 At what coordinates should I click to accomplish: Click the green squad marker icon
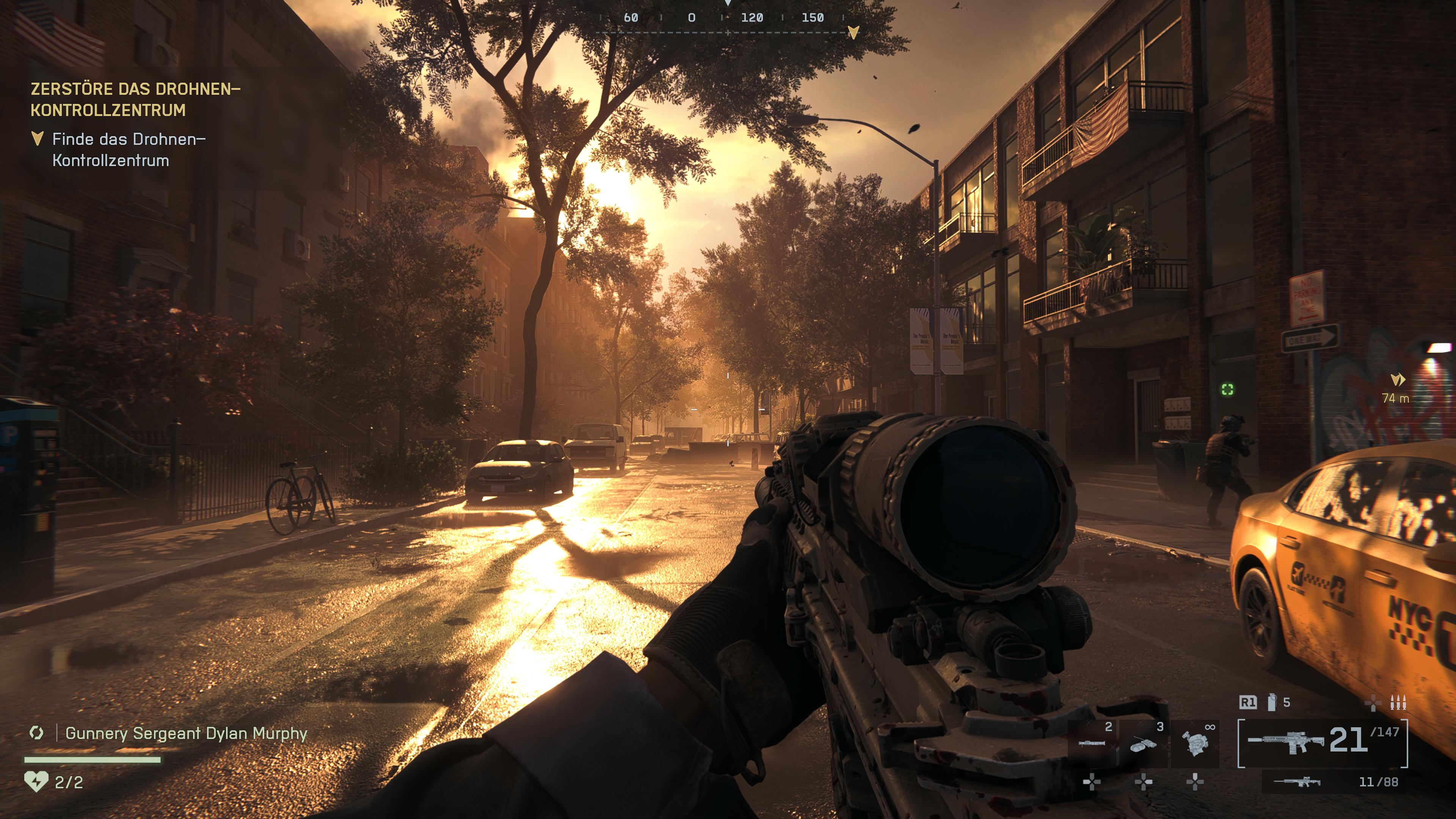(1227, 389)
